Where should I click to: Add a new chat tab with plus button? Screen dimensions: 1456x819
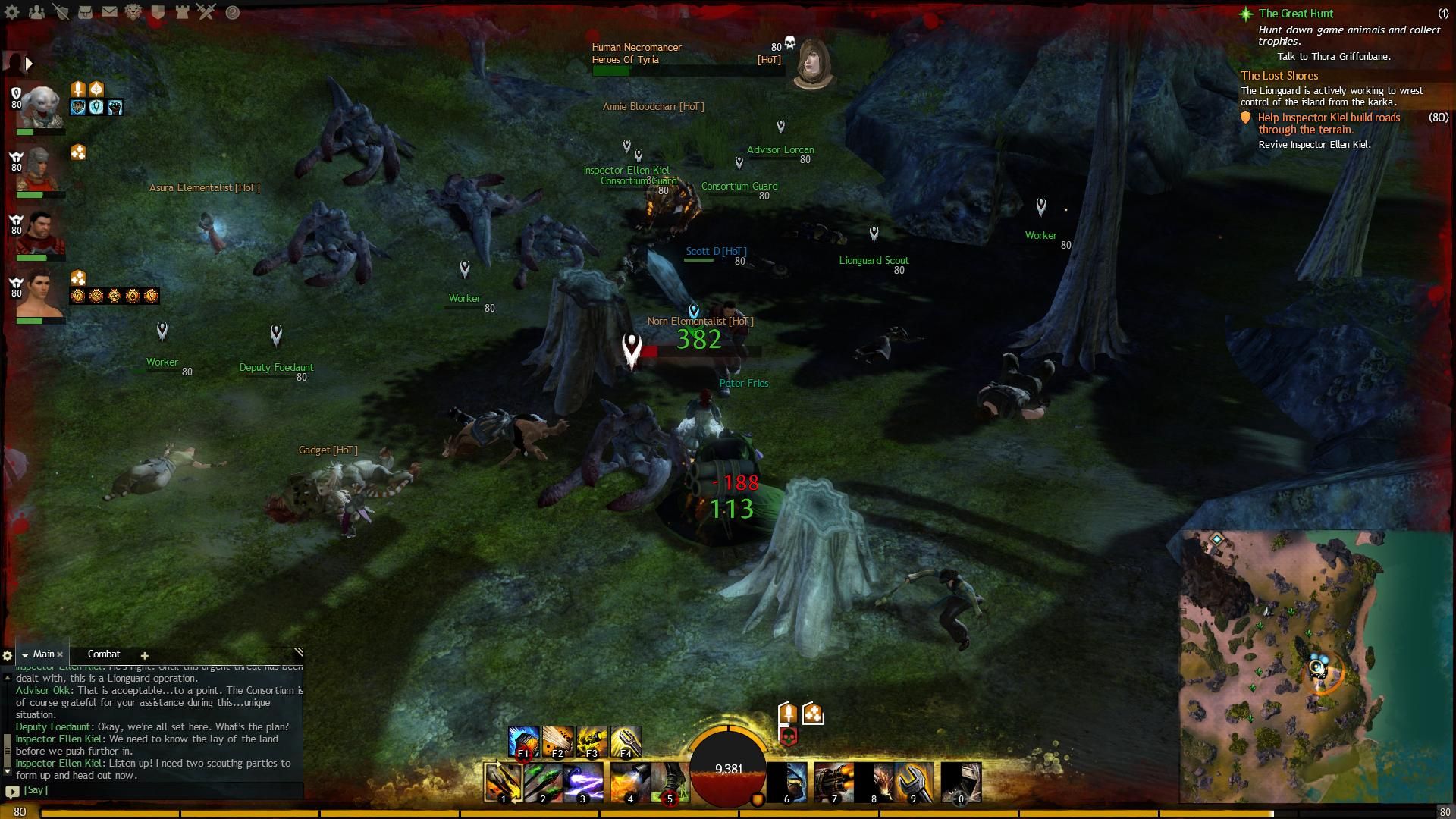coord(144,655)
